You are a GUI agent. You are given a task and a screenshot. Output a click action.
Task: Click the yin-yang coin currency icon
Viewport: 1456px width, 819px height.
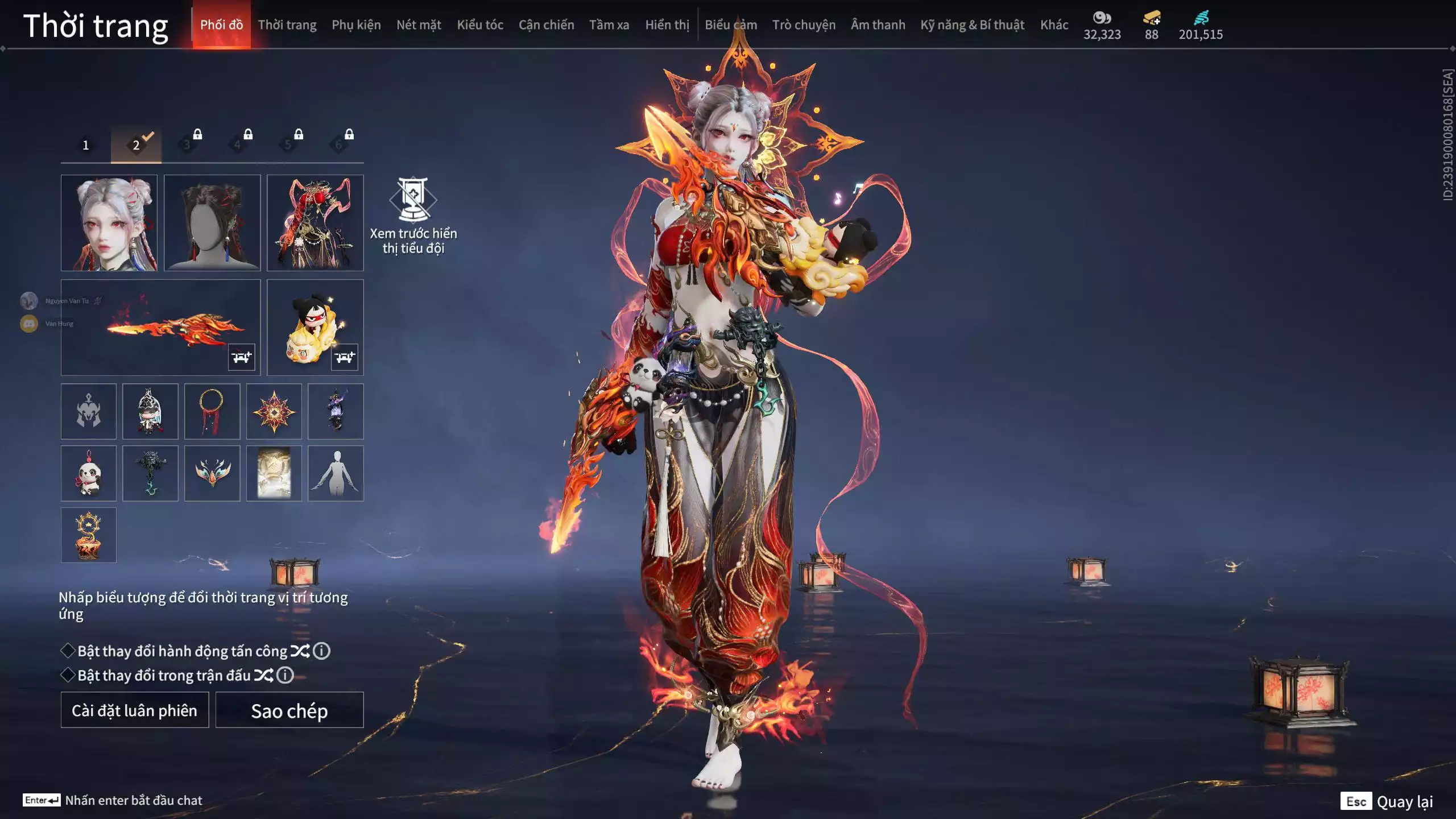[1102, 18]
